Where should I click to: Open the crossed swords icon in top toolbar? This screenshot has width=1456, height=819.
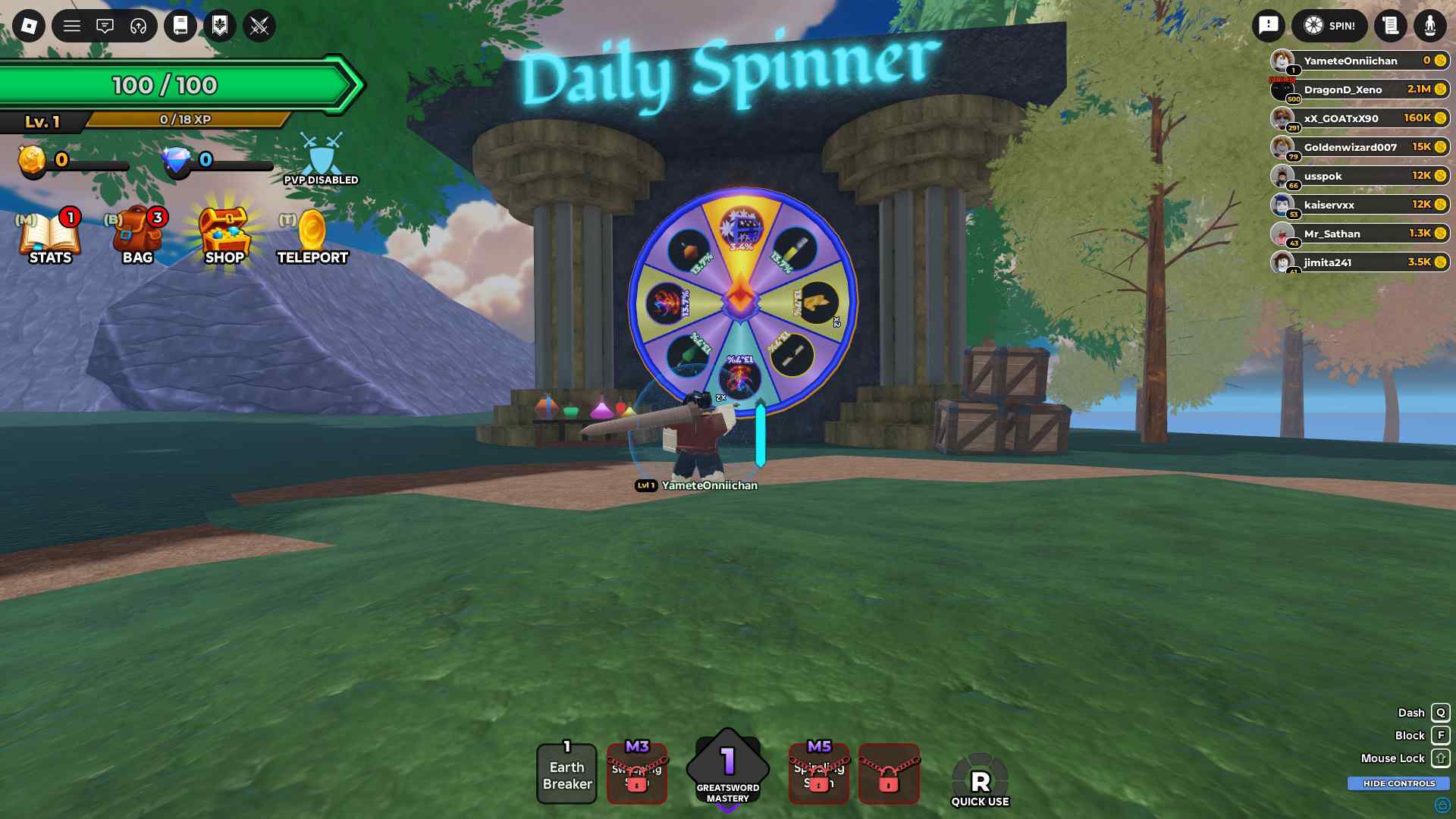tap(259, 26)
